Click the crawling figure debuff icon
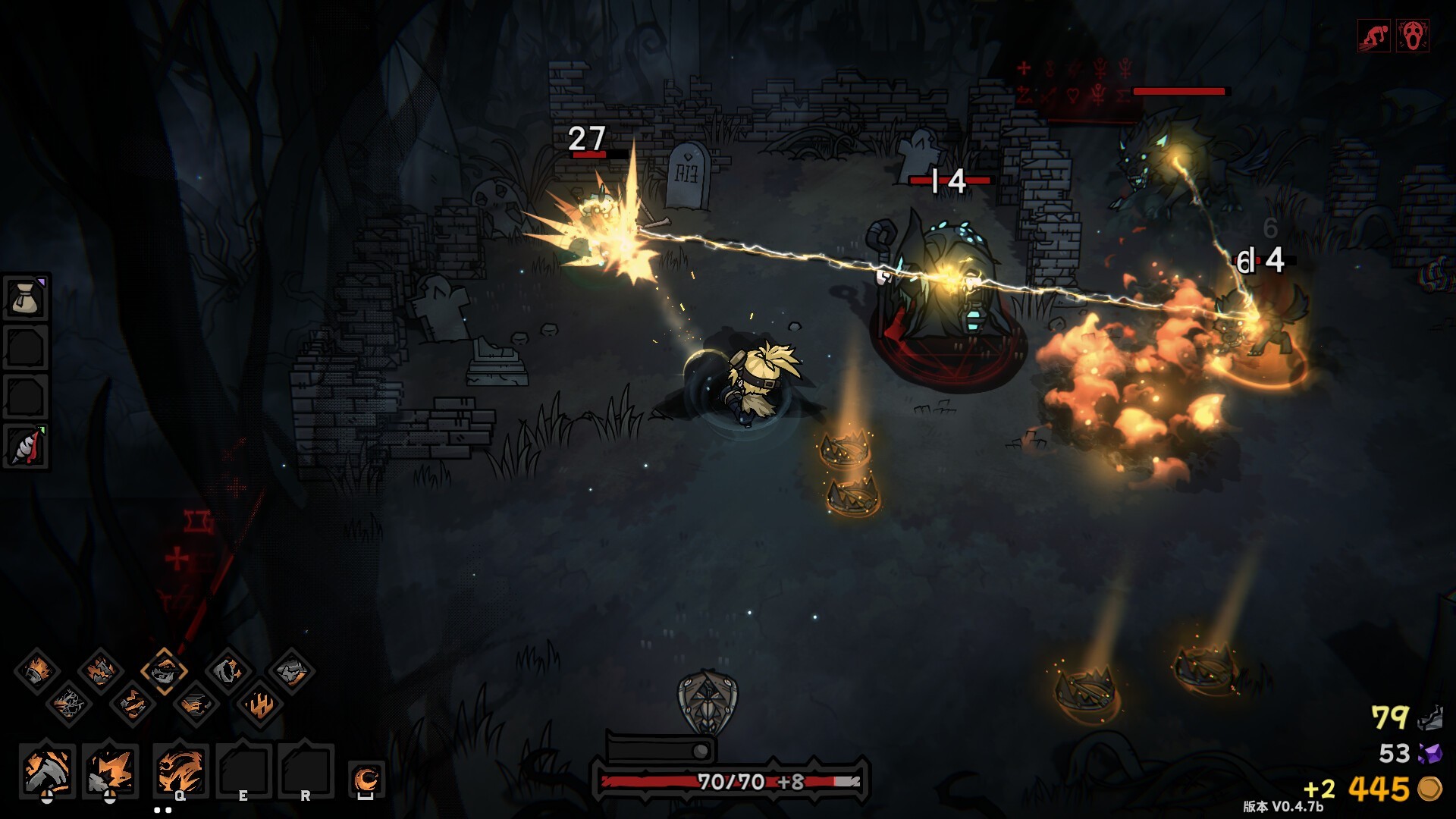Image resolution: width=1456 pixels, height=819 pixels. point(1373,36)
